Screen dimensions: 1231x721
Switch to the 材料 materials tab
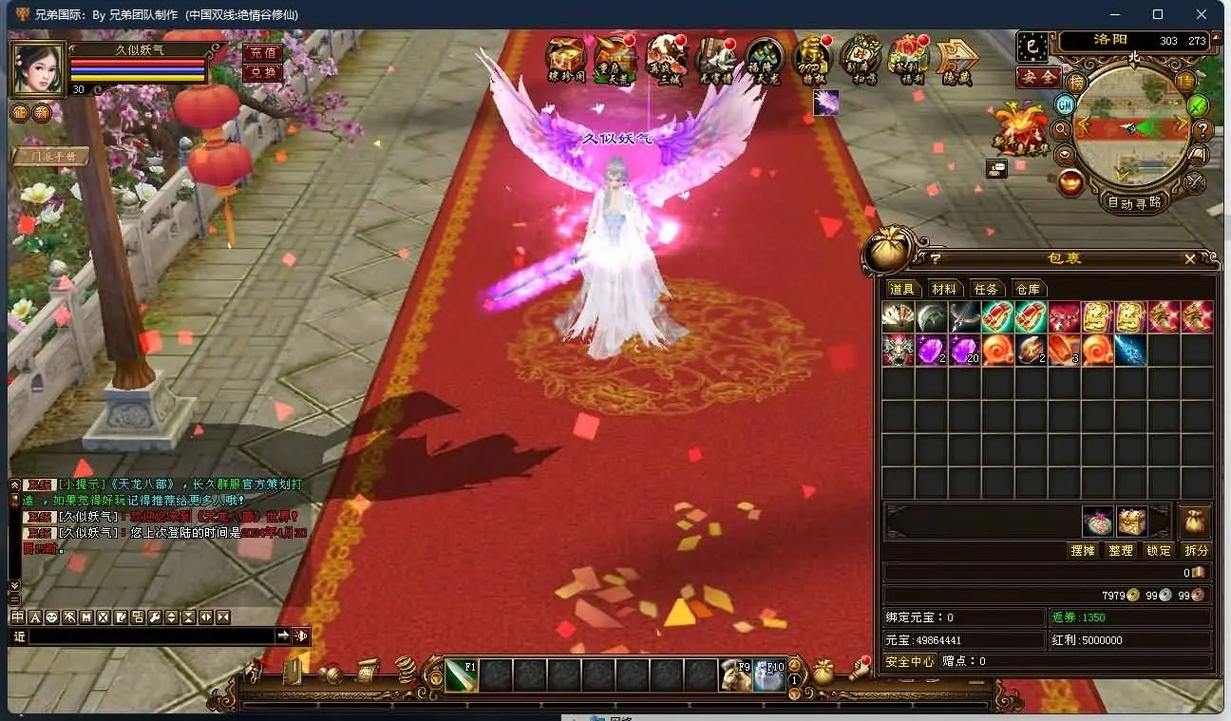(x=944, y=289)
